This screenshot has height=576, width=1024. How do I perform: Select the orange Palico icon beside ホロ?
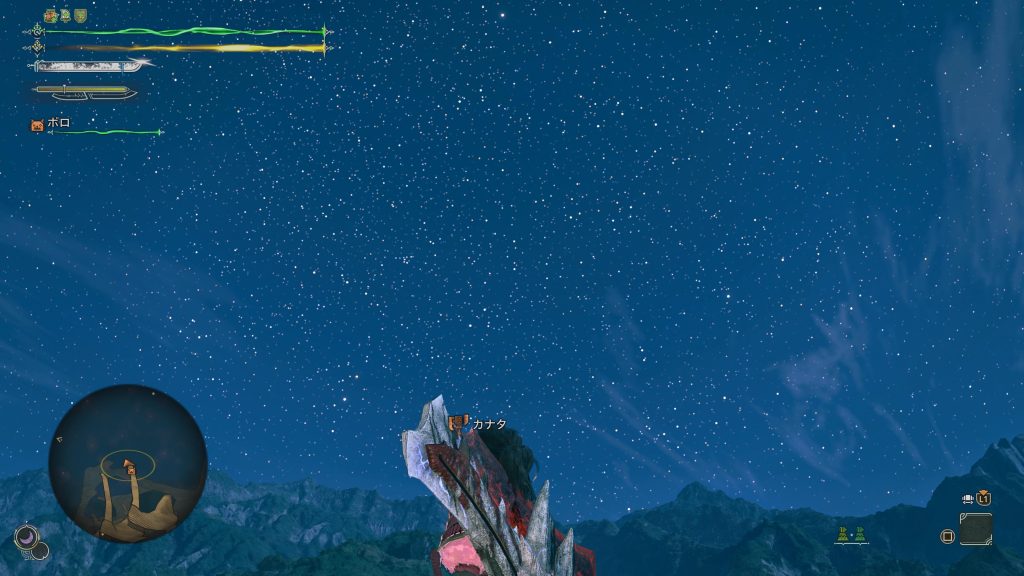(37, 125)
